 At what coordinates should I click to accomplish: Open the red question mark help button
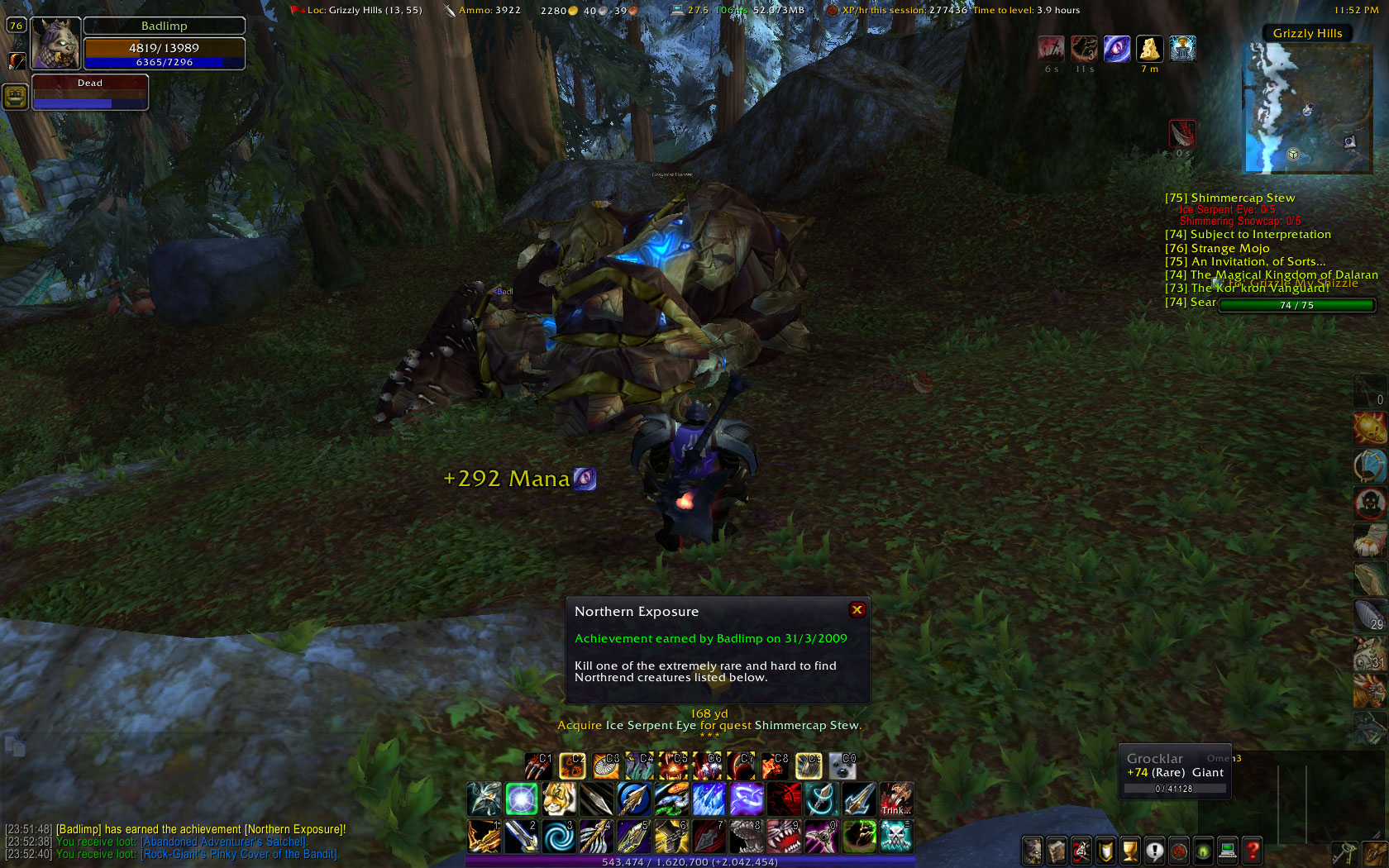tap(1253, 850)
